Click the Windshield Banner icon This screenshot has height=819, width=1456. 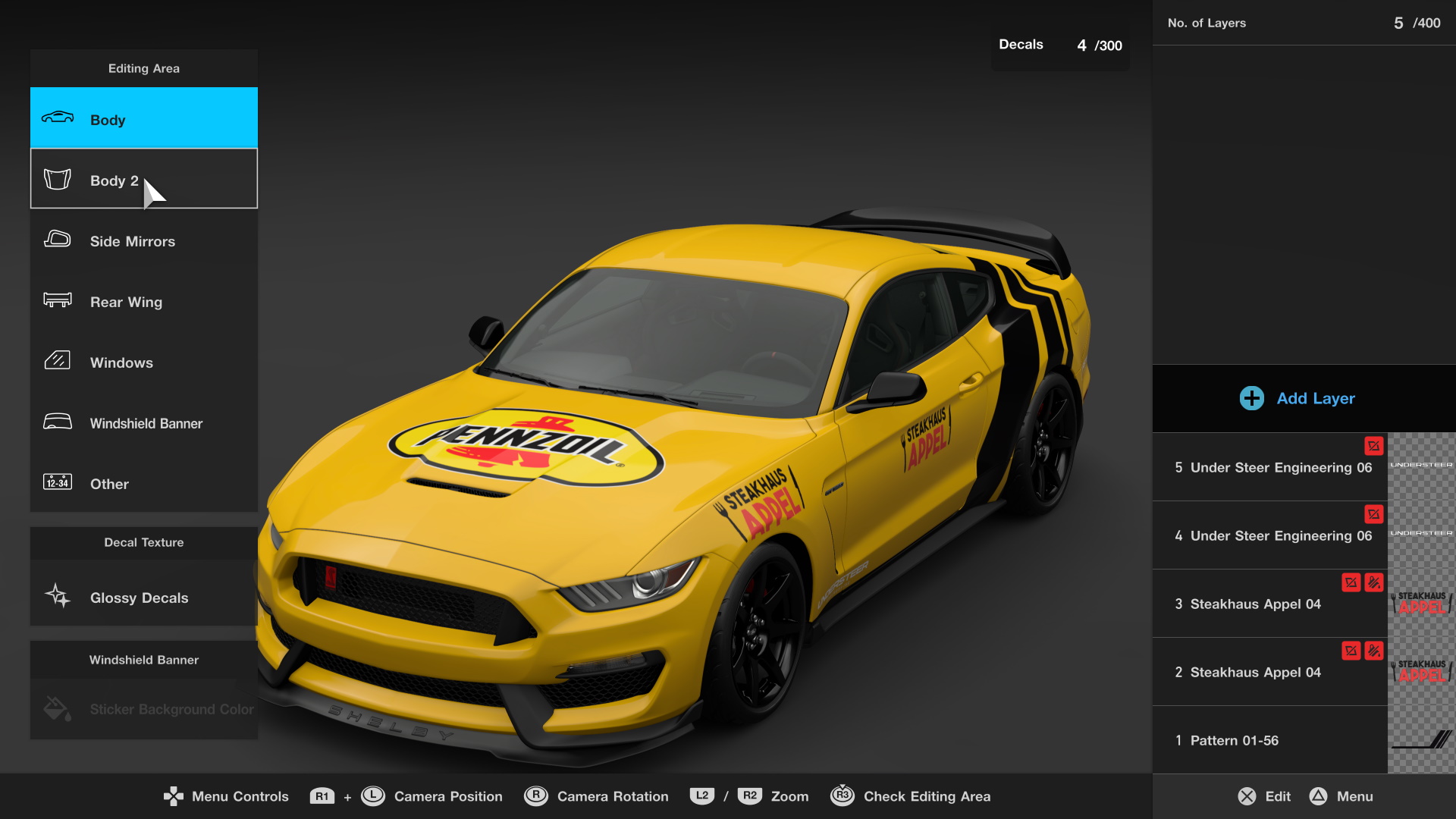point(57,422)
